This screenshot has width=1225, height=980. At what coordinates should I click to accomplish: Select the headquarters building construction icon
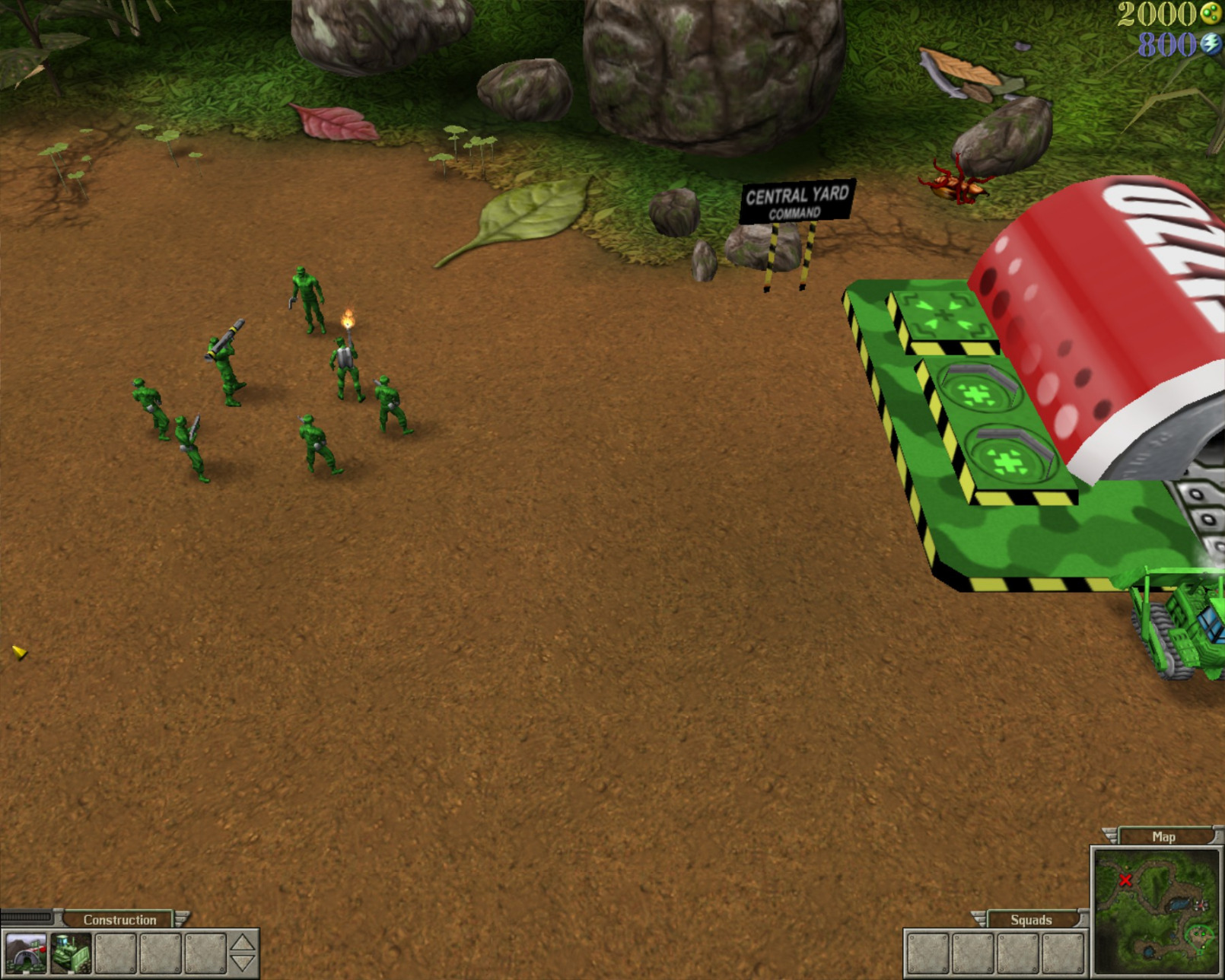click(25, 953)
